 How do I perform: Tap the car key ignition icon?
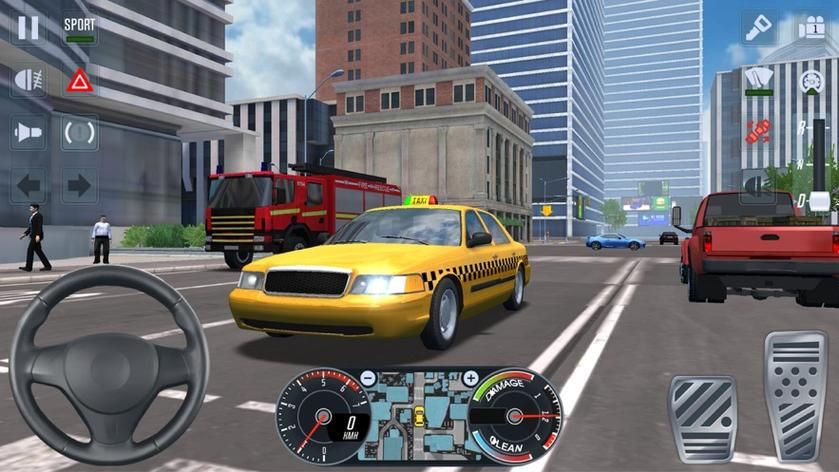click(759, 27)
